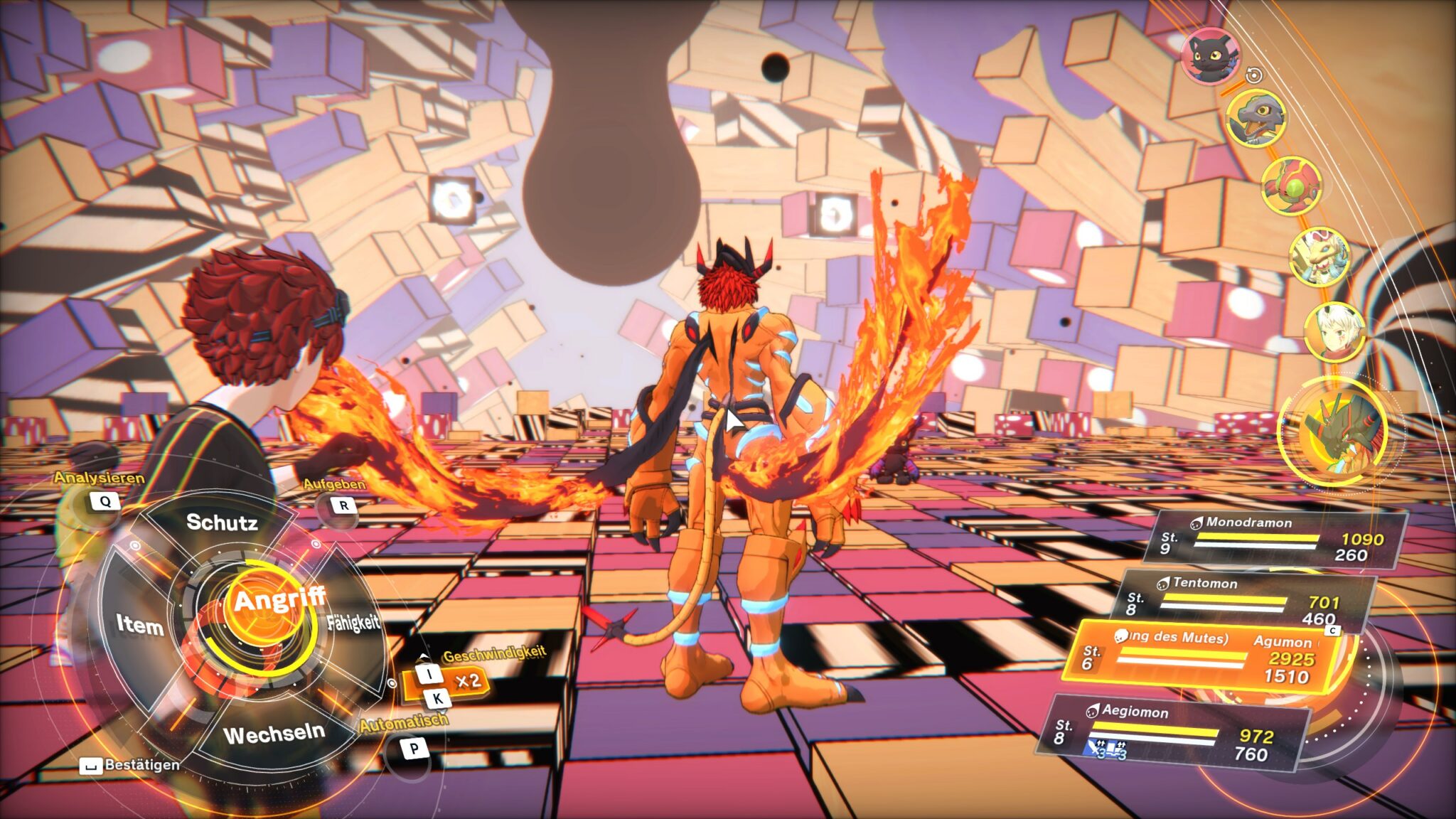Click the red insect turn-order portrait

[1292, 185]
